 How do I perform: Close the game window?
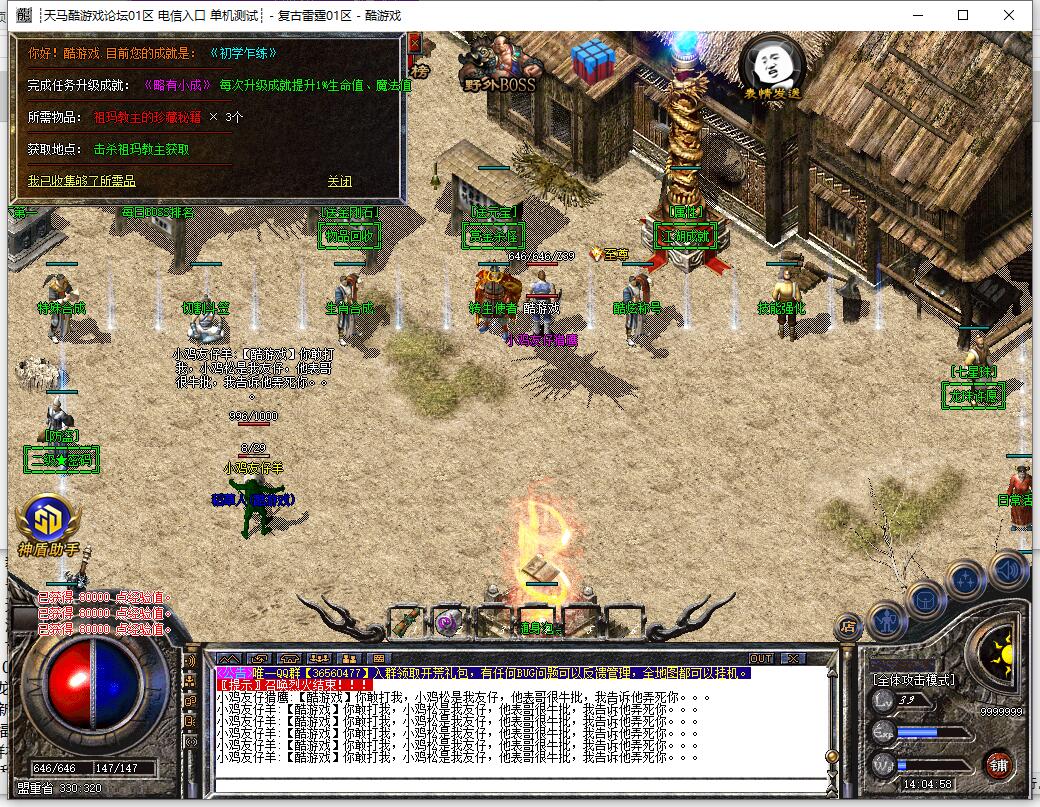point(1010,15)
